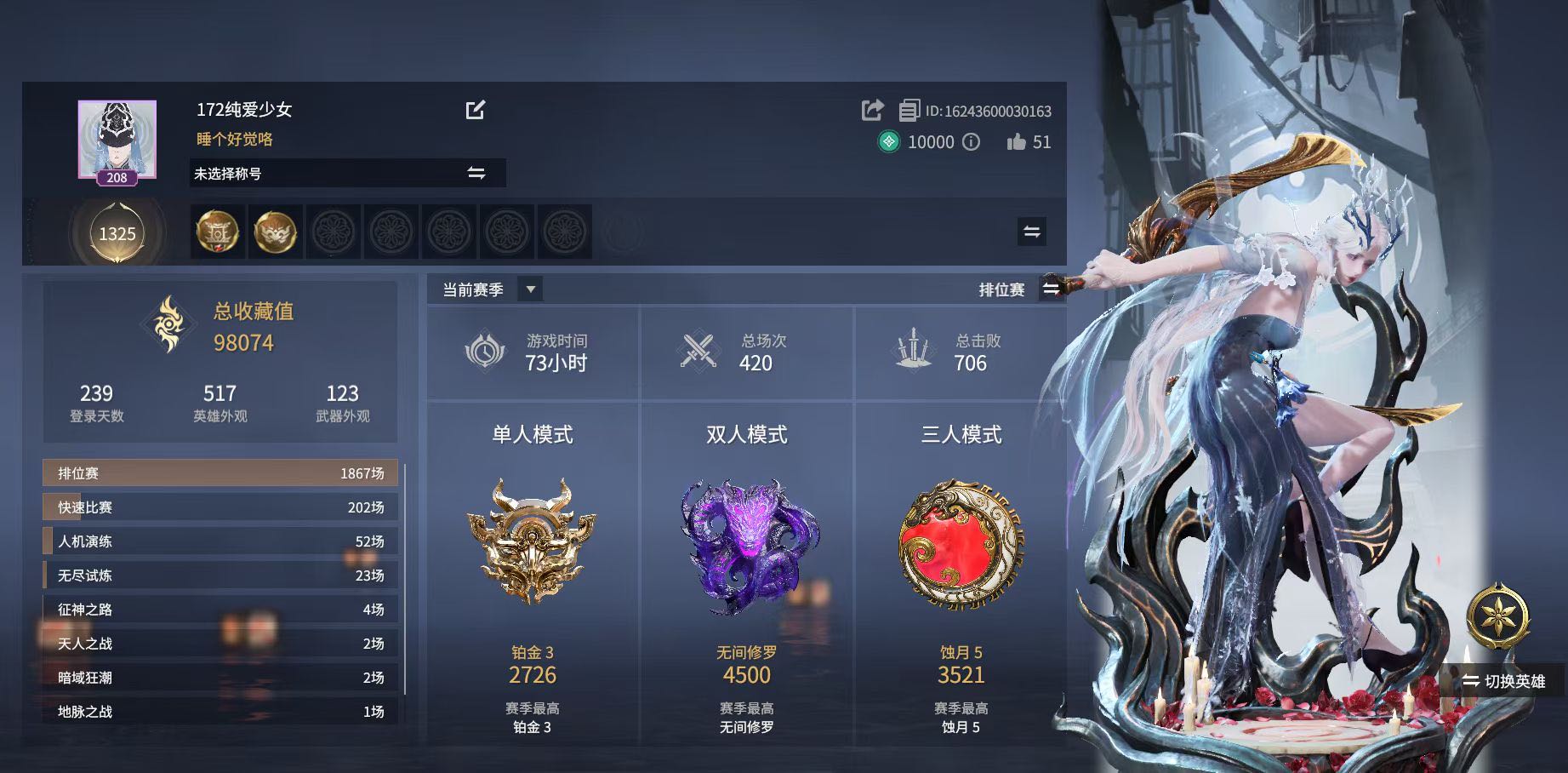1568x773 pixels.
Task: Show info for the 10000 currency
Action: (971, 142)
